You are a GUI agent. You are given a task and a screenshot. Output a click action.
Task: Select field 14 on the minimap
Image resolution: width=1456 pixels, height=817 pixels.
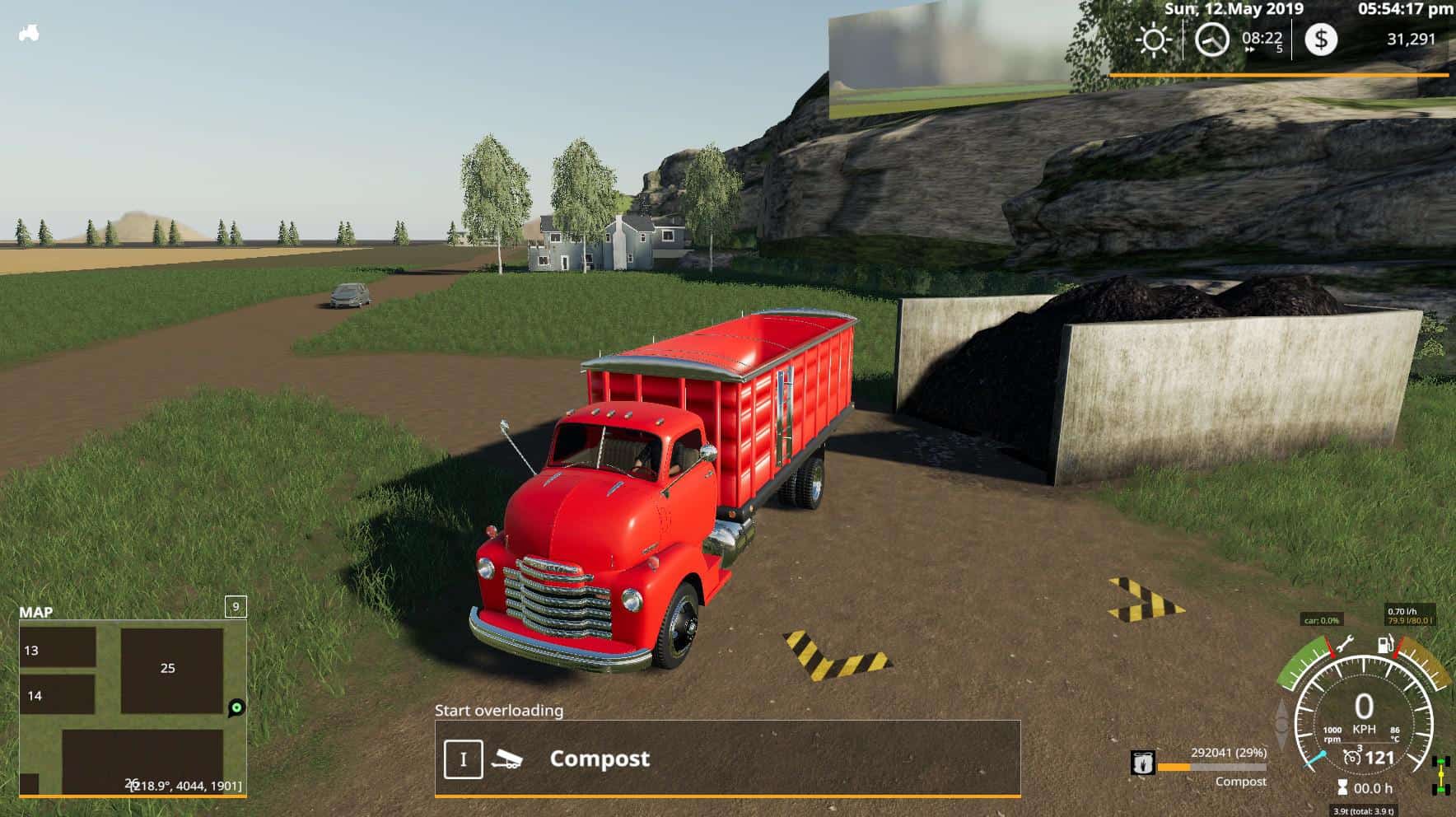click(57, 694)
